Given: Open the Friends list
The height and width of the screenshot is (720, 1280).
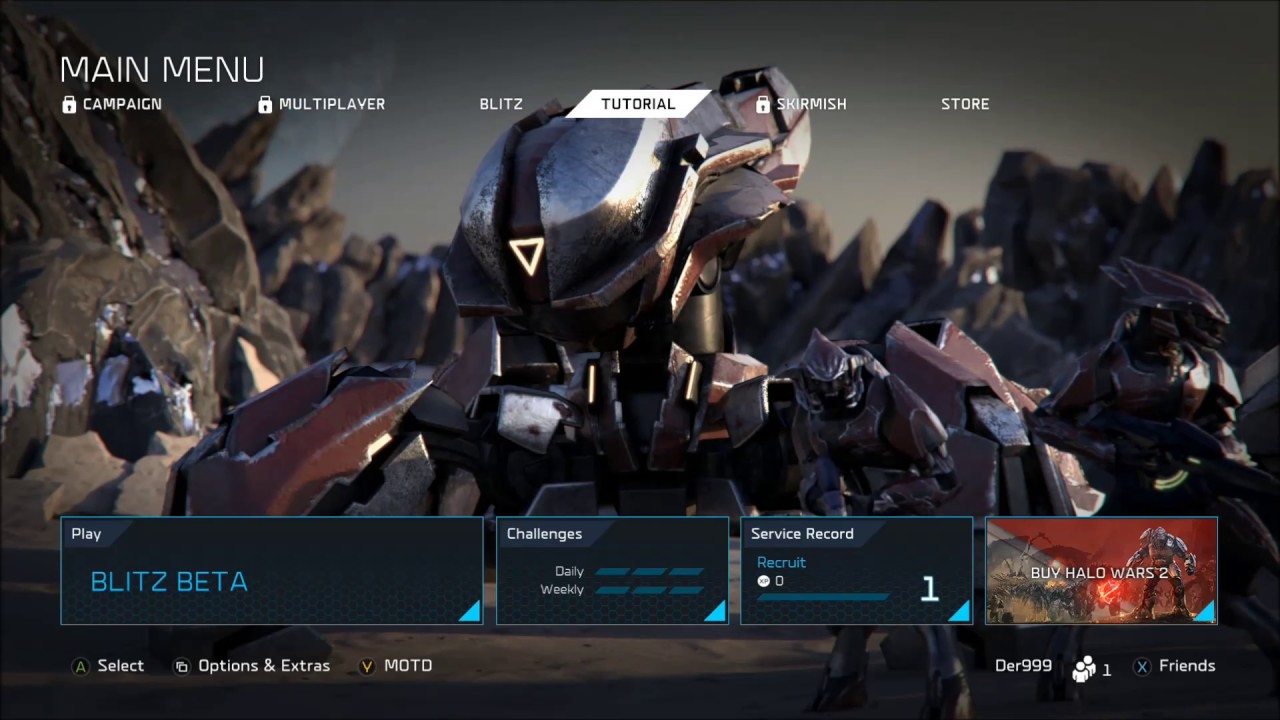Looking at the screenshot, I should point(1174,666).
